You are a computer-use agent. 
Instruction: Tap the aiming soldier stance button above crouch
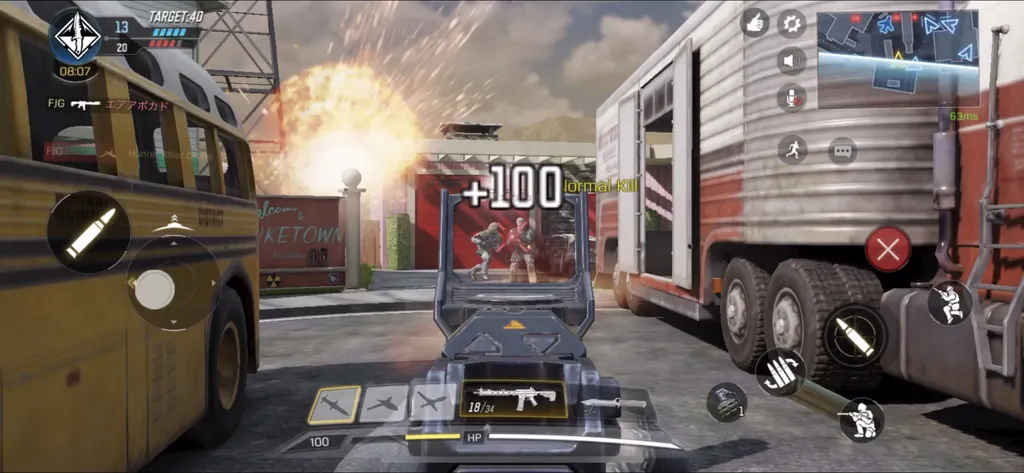click(x=949, y=303)
